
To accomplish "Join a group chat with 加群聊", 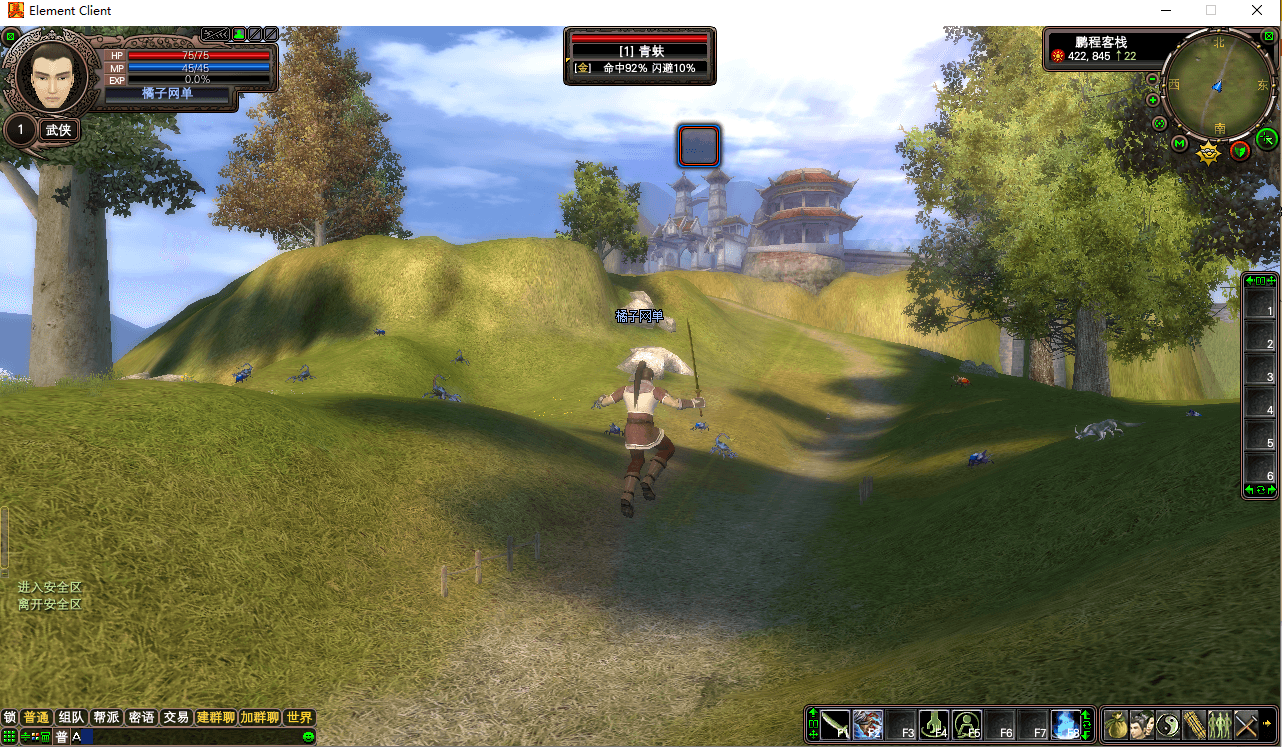I will click(x=259, y=717).
